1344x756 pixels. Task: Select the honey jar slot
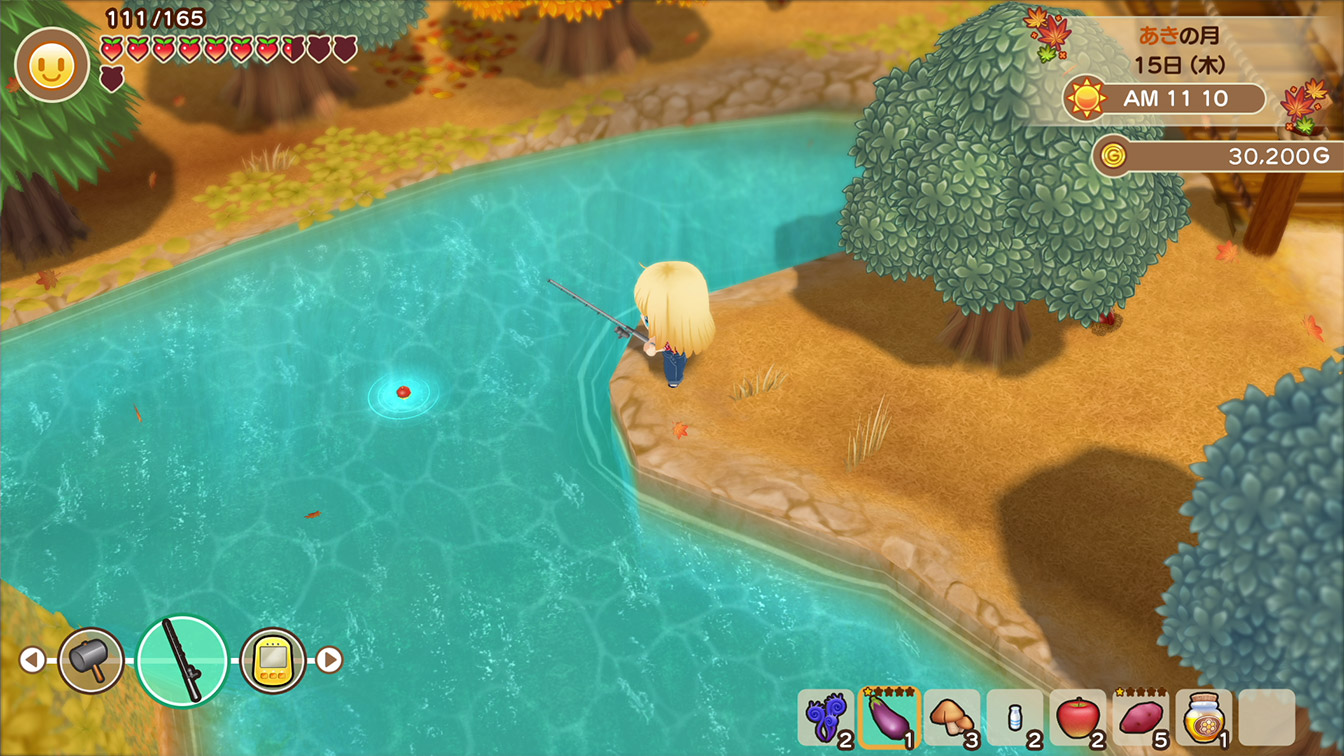tap(1204, 718)
